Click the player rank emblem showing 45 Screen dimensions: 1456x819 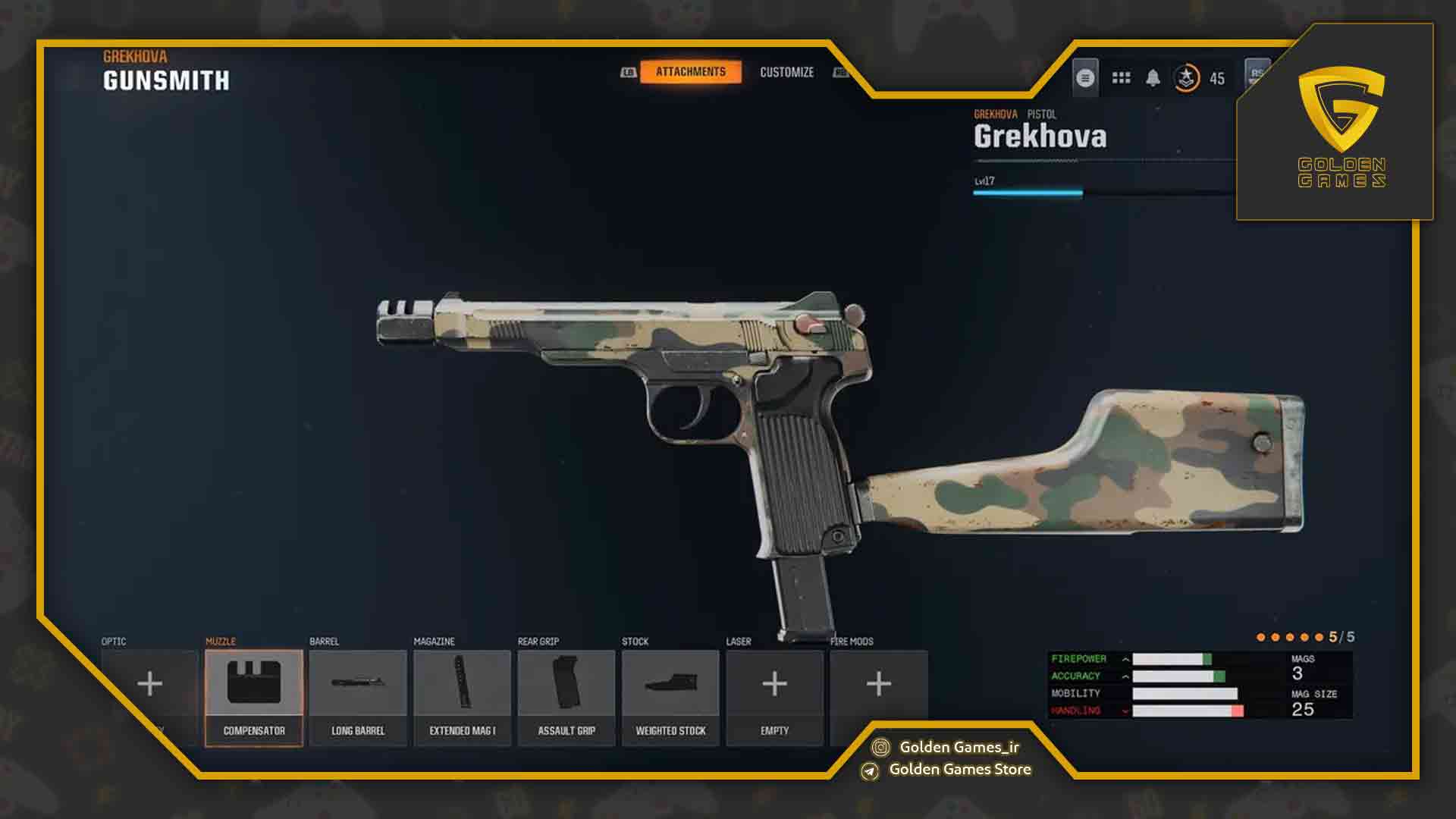point(1187,78)
